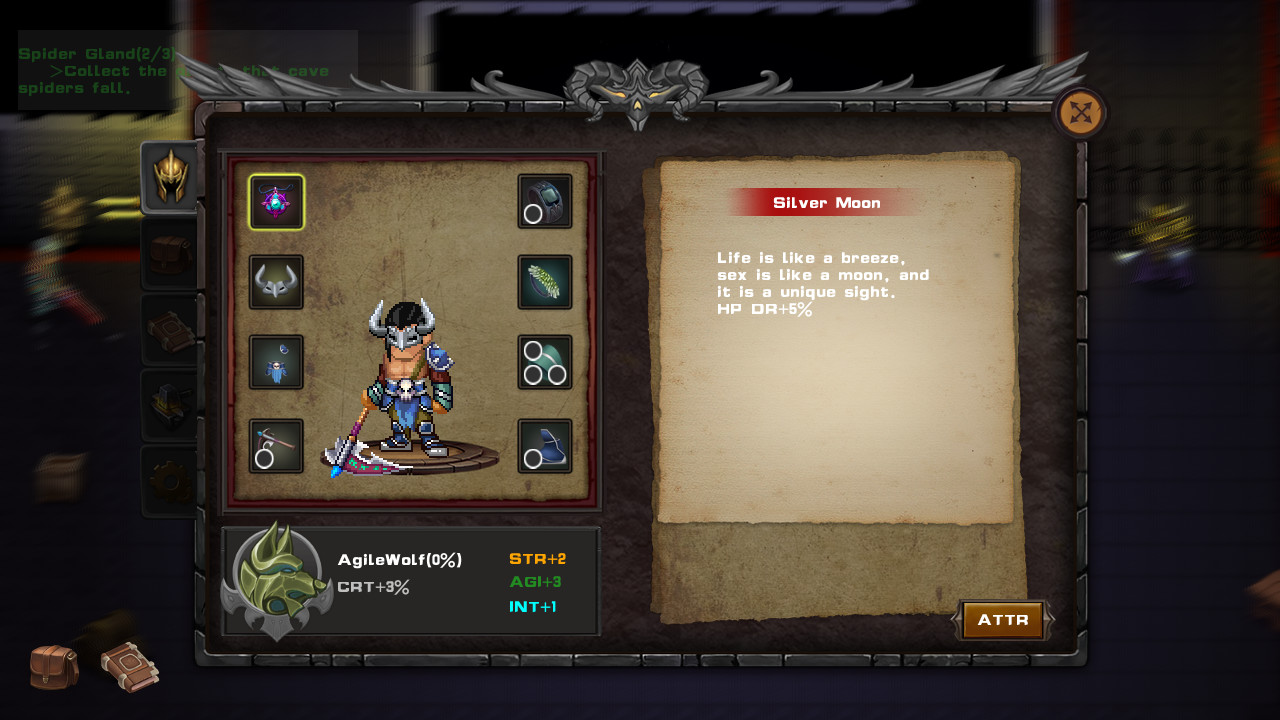Switch to the golden helmet equipment tab
Viewport: 1280px width, 720px height.
[x=171, y=177]
